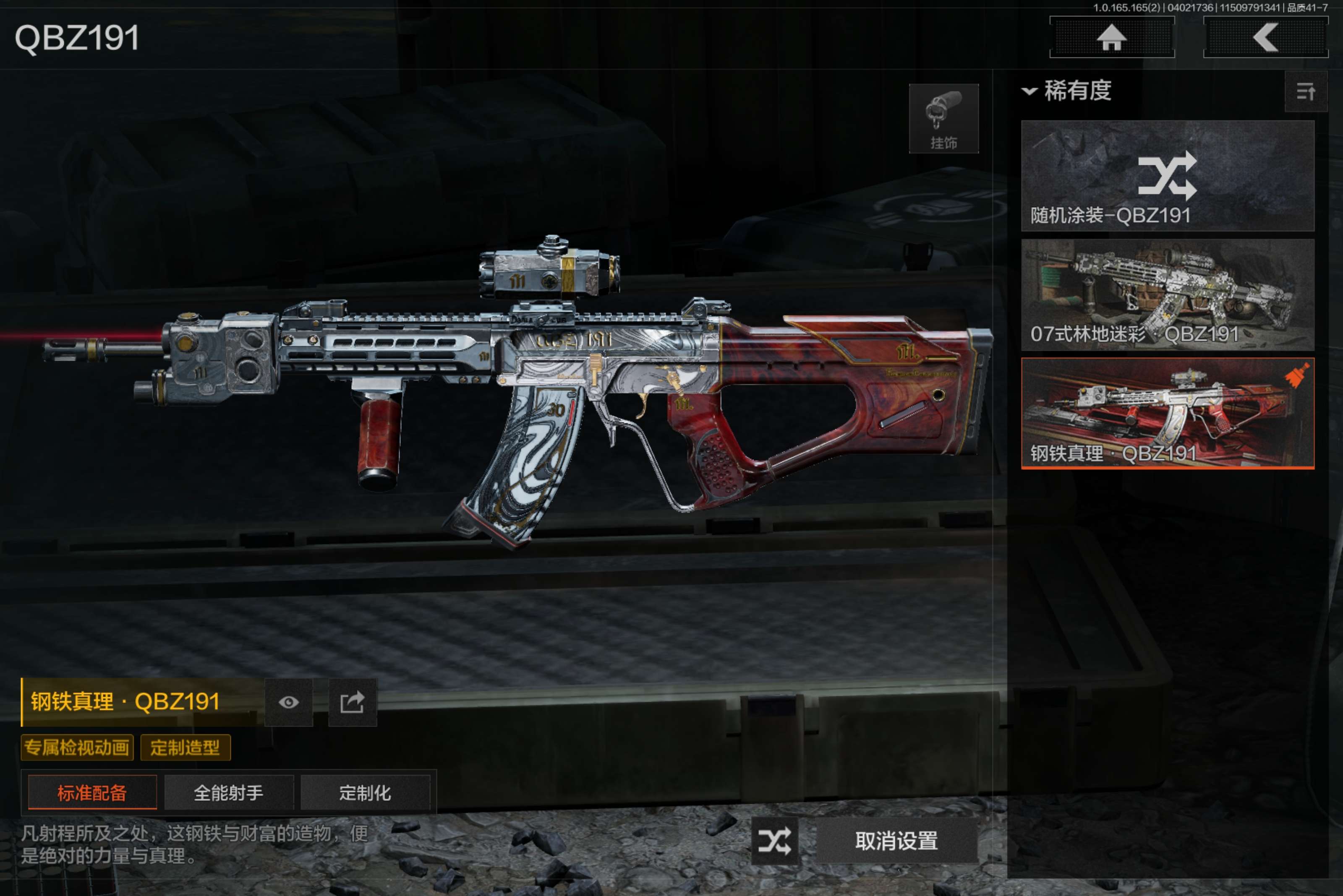Switch to the 标准配备 tab

coord(92,792)
